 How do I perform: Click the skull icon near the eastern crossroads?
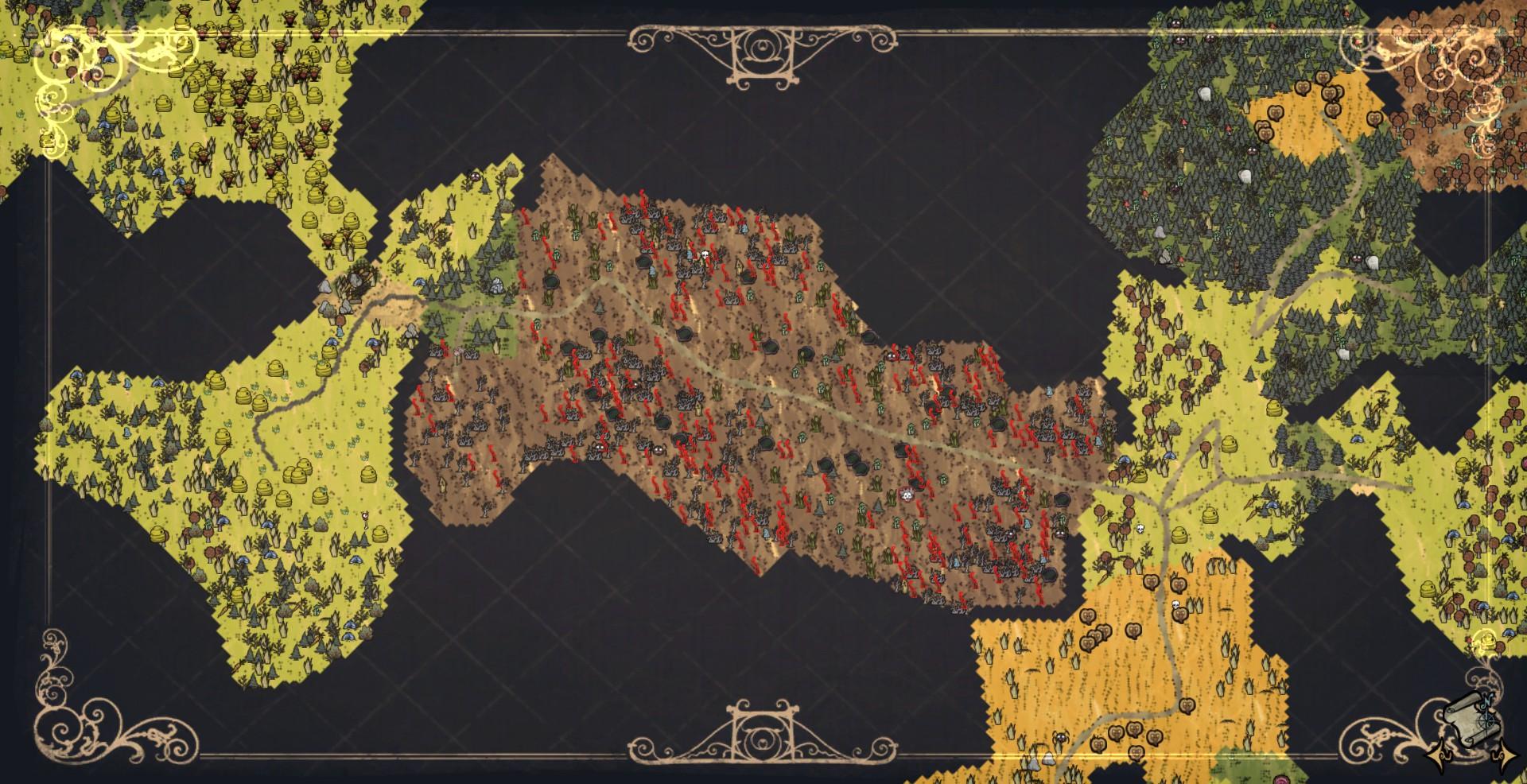[x=1140, y=527]
